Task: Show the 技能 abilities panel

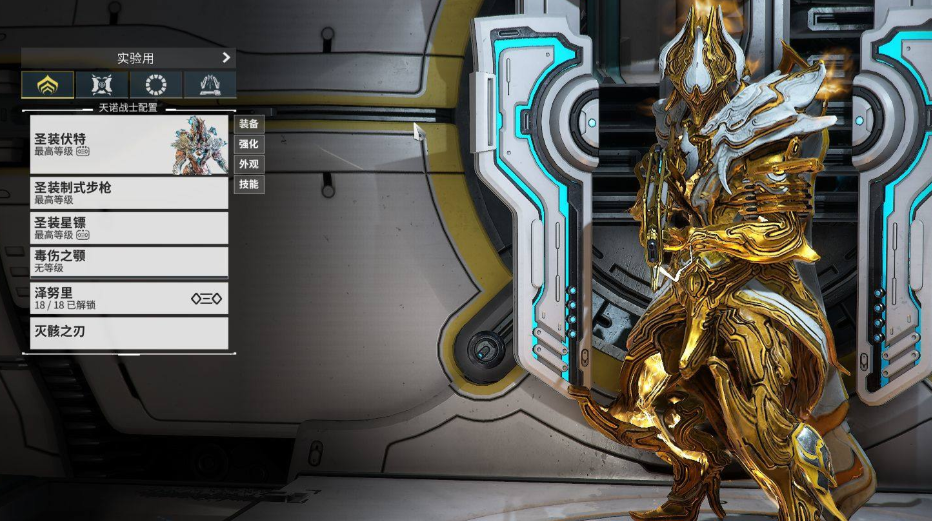Action: tap(249, 184)
